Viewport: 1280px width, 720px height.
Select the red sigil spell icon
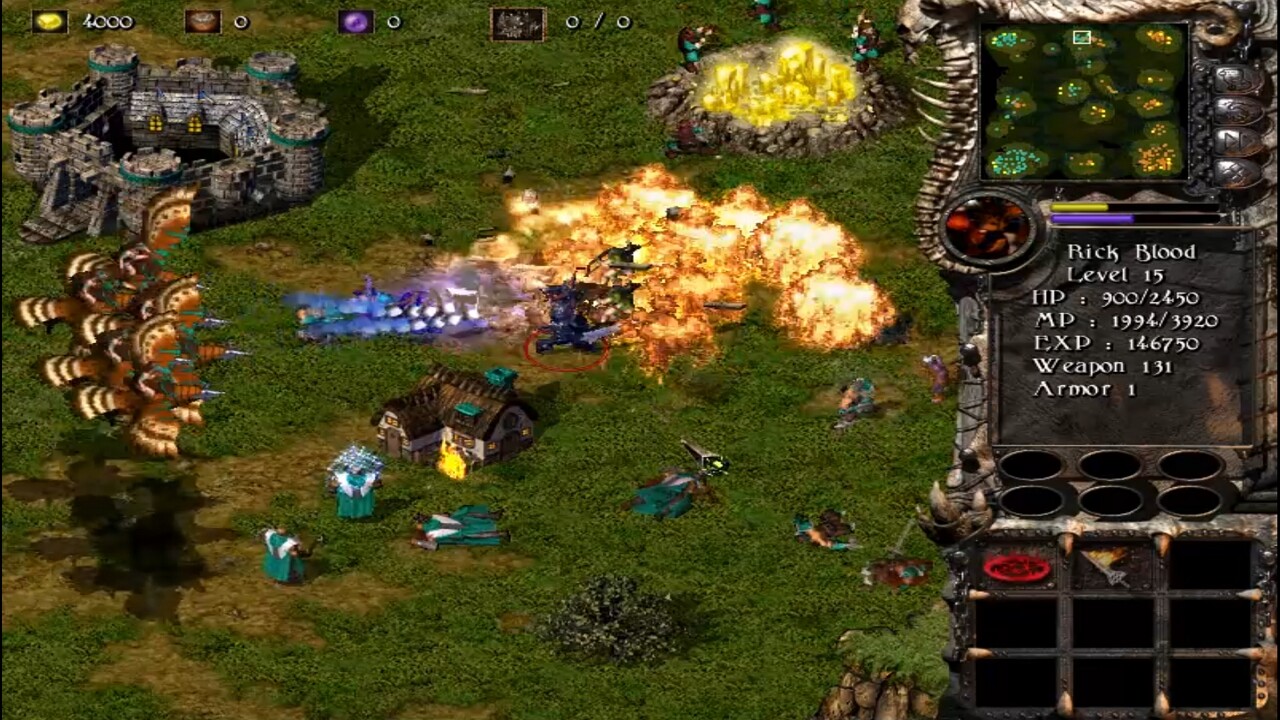[1014, 566]
